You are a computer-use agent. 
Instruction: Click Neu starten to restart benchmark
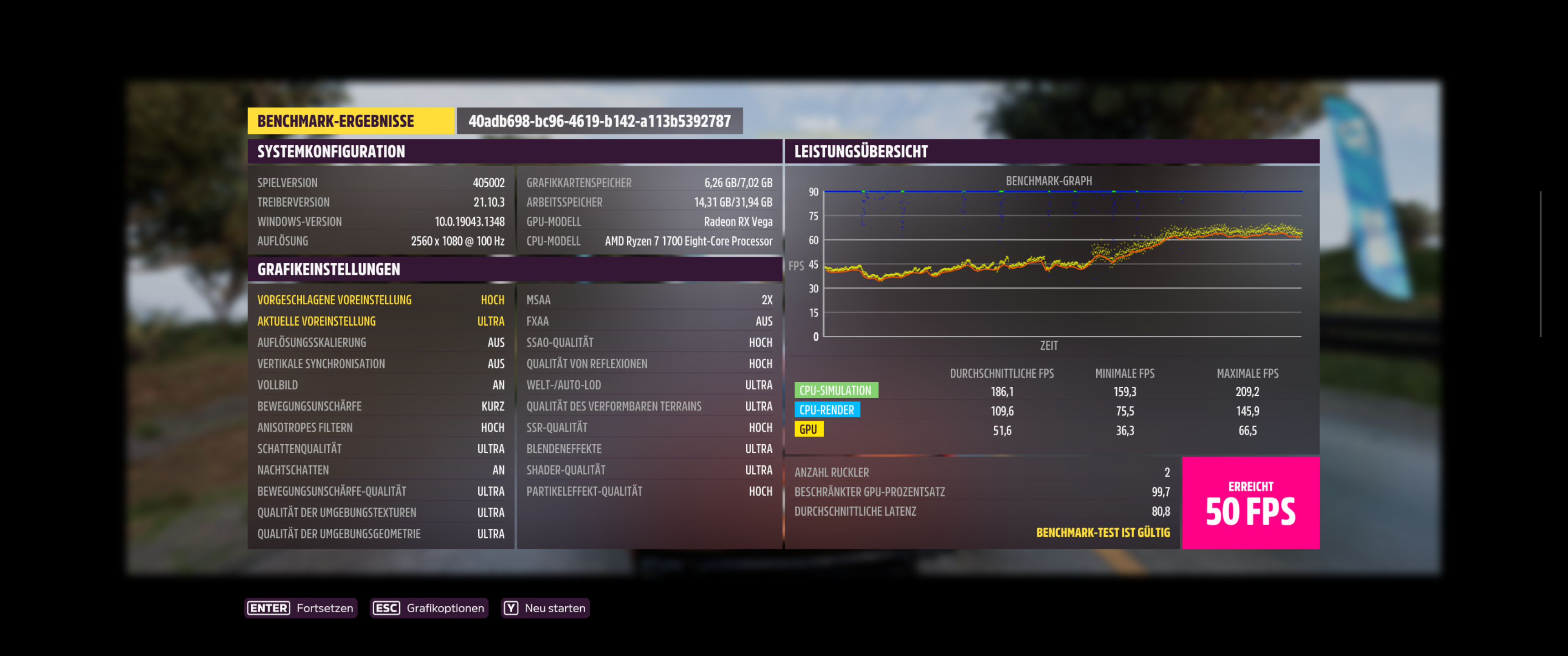point(555,607)
